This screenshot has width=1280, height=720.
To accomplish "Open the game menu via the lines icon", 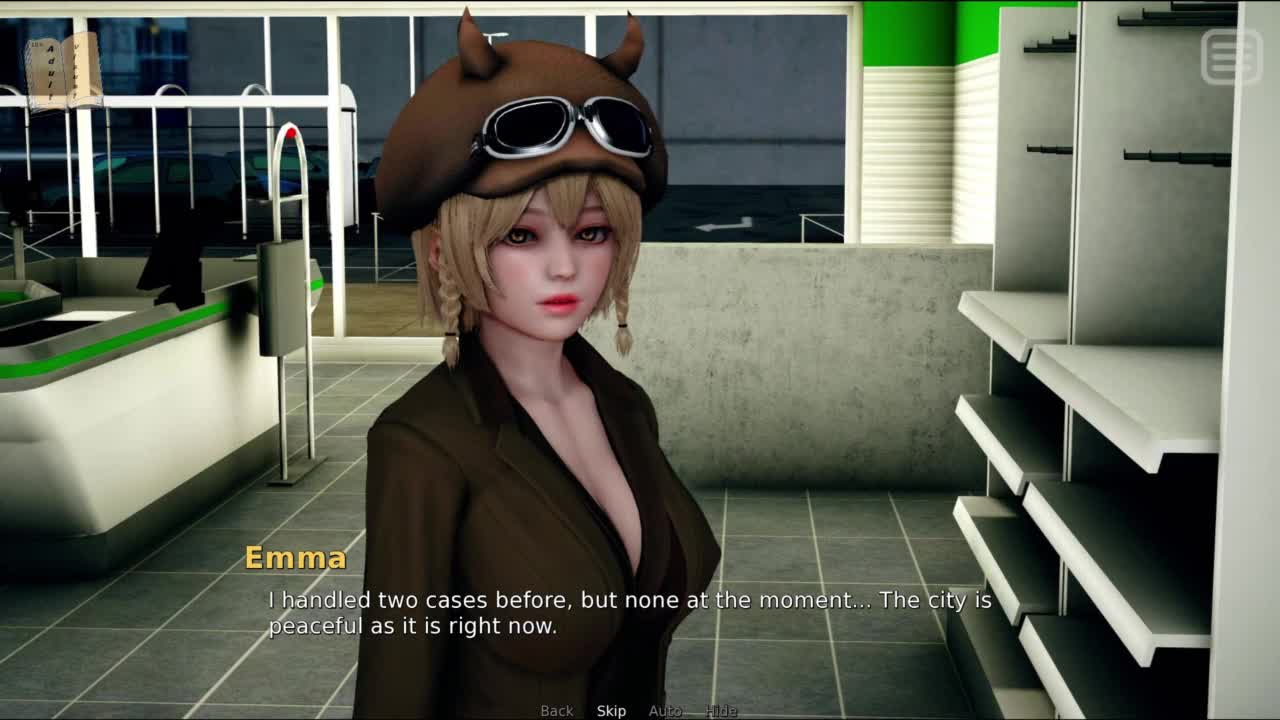I will click(1232, 56).
